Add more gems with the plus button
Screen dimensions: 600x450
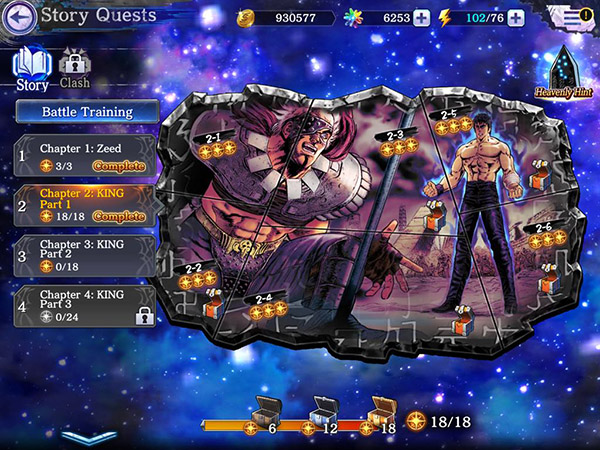tap(421, 18)
